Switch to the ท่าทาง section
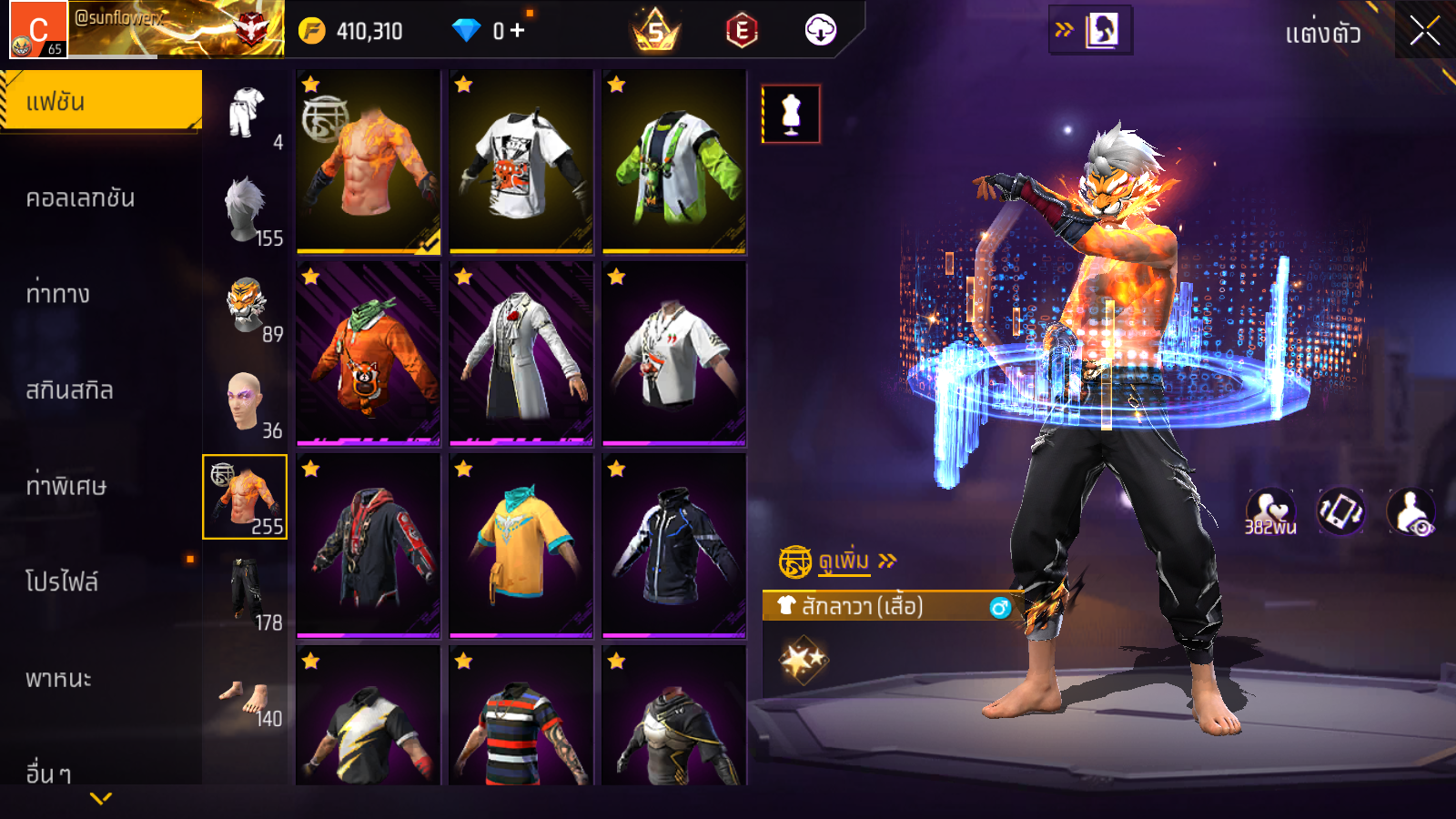The width and height of the screenshot is (1456, 819). pos(57,294)
